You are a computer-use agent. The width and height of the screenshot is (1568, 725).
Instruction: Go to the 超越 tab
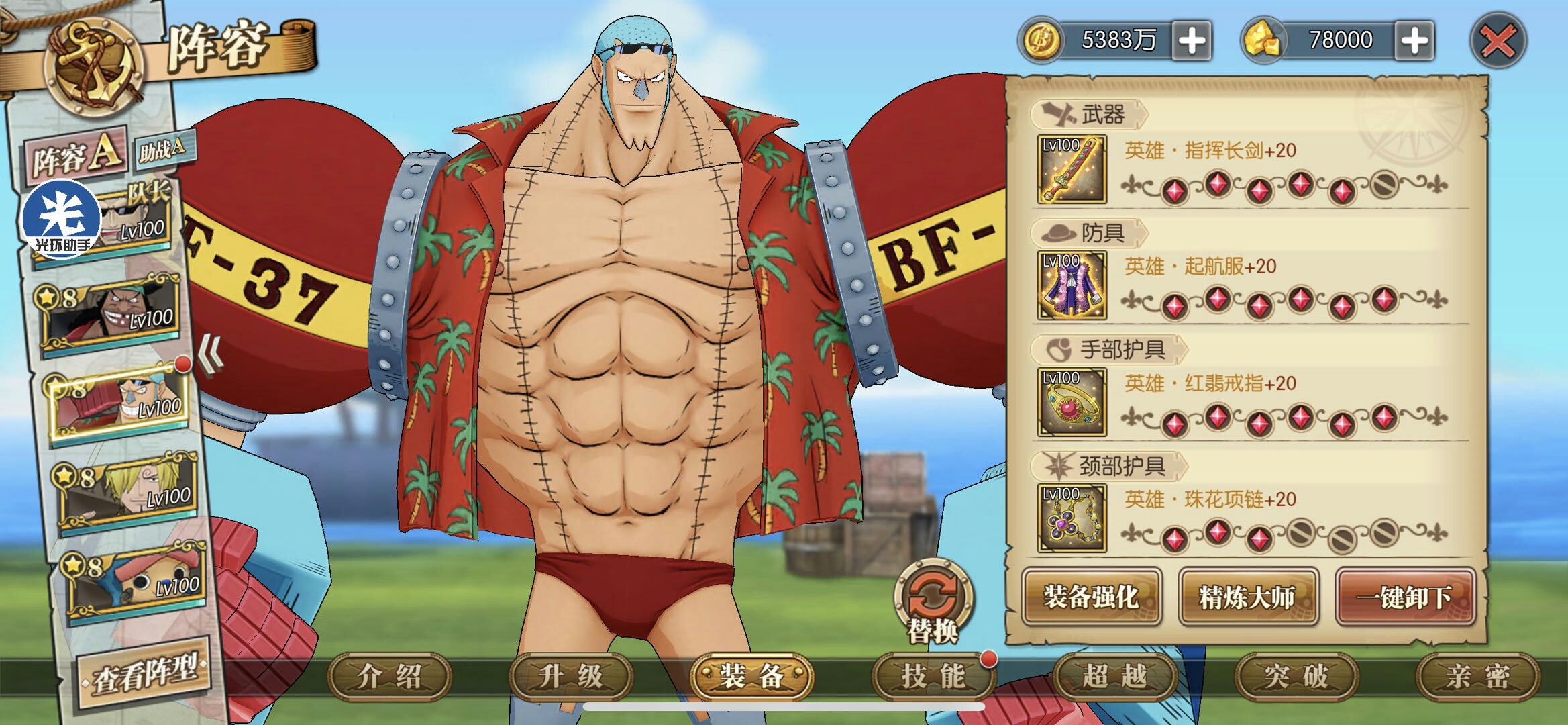click(x=1114, y=676)
